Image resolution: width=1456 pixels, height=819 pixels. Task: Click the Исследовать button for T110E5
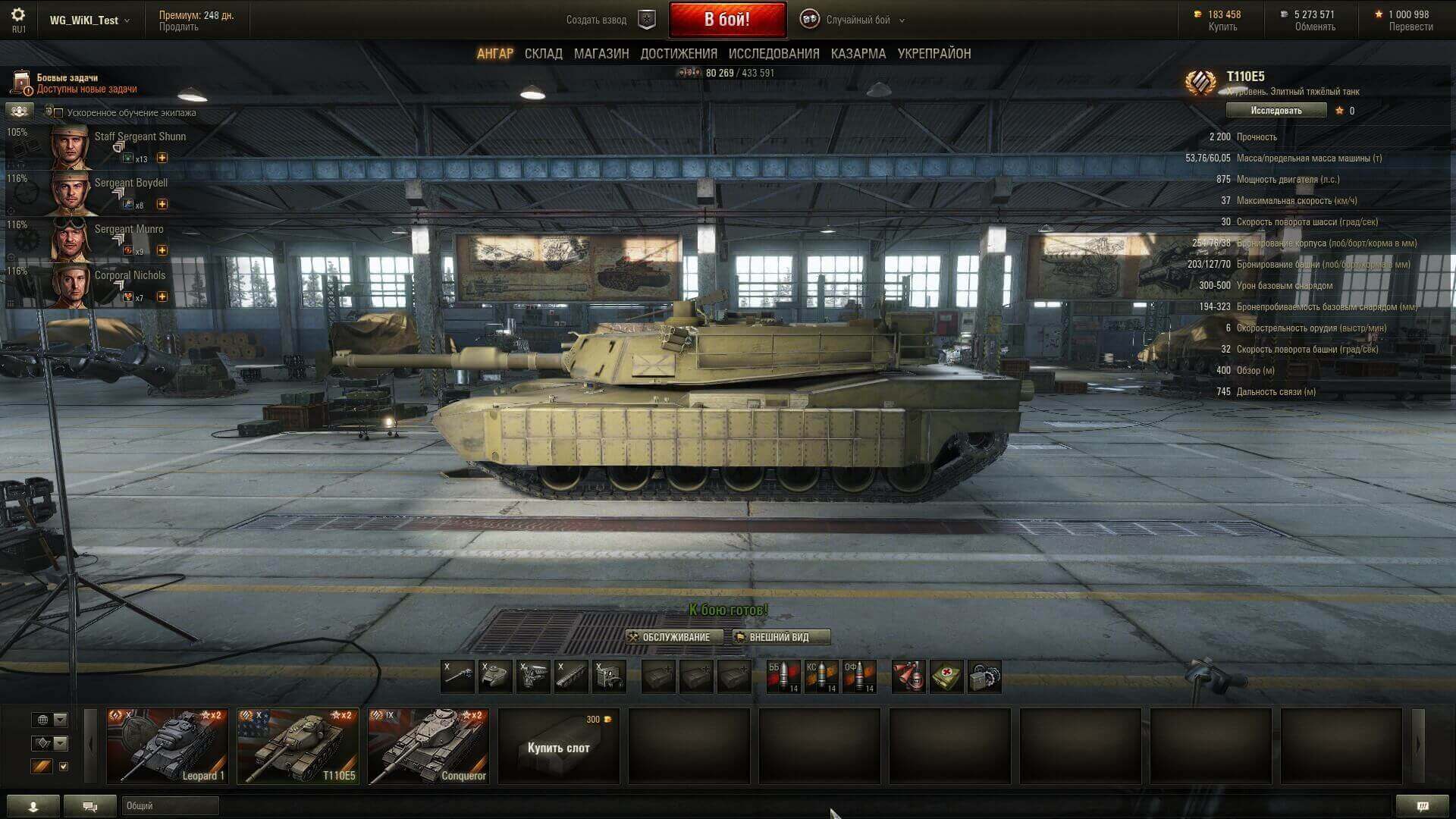pos(1276,111)
